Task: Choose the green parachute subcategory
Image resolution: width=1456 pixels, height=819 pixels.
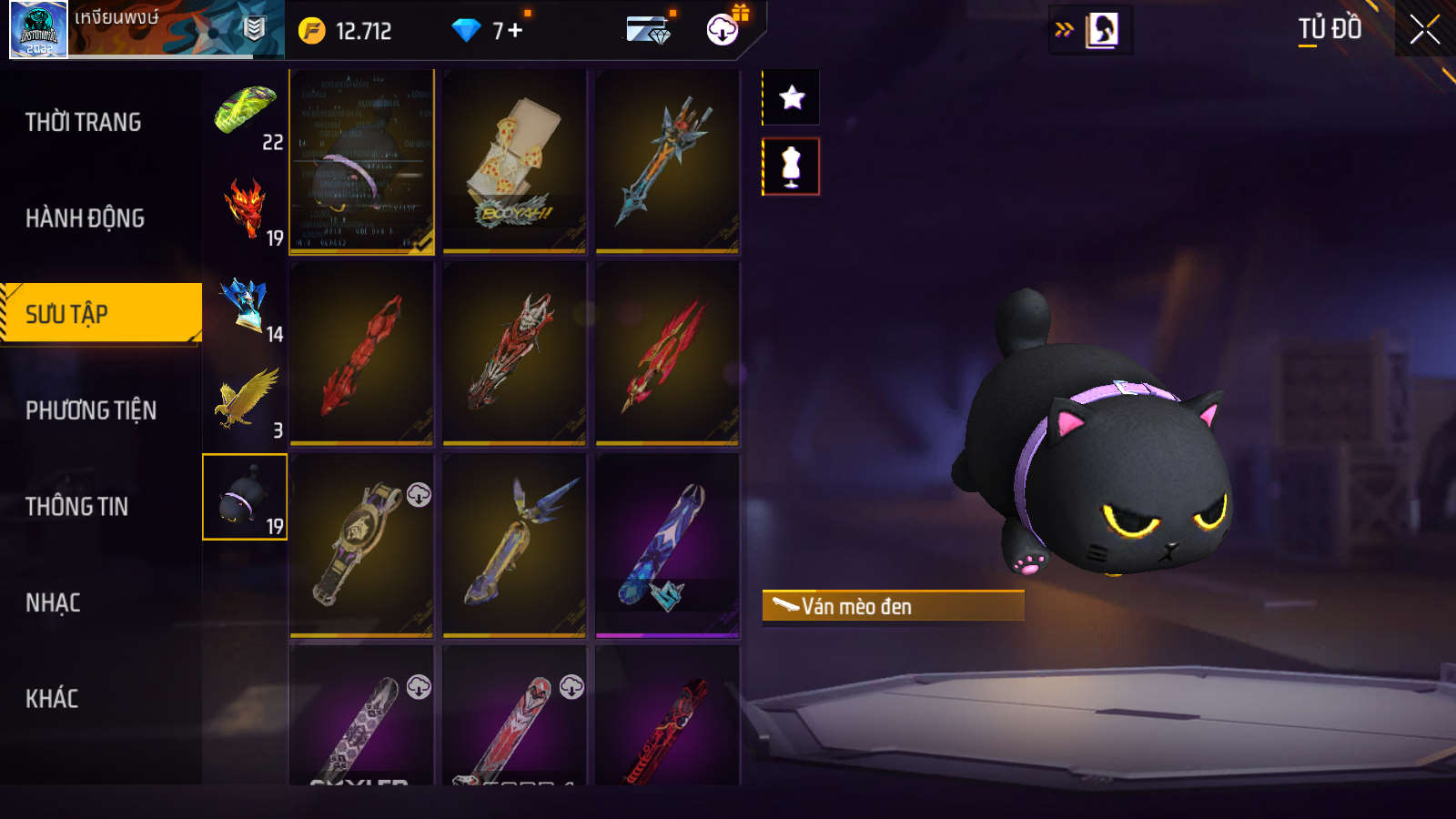Action: click(246, 114)
